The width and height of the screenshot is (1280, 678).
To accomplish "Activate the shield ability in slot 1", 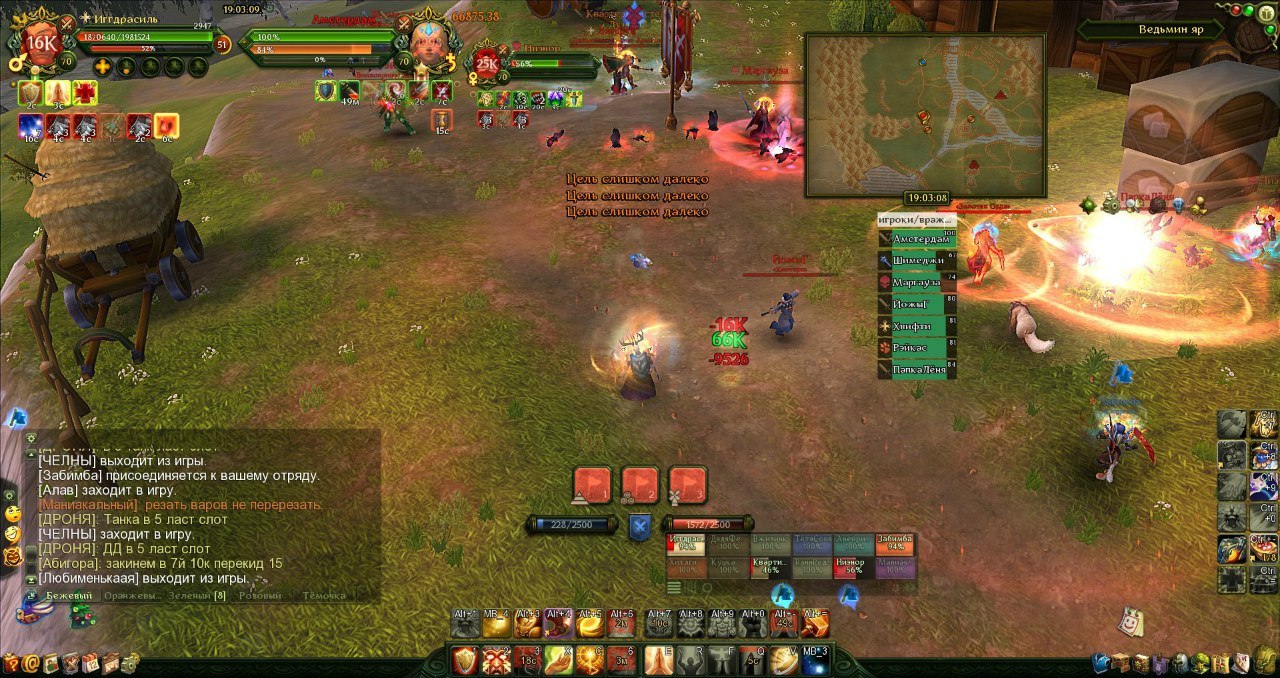I will click(x=465, y=660).
